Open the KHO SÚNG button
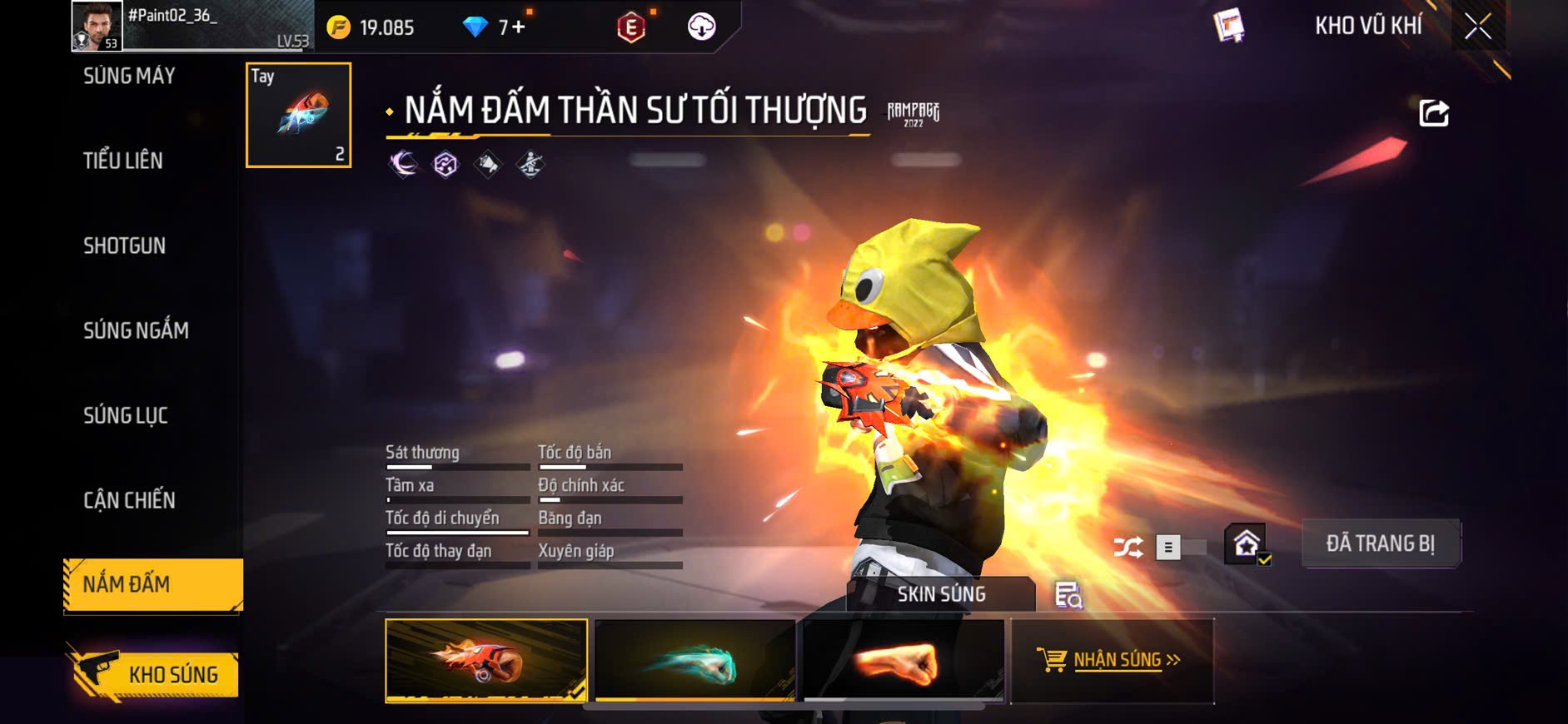 155,674
